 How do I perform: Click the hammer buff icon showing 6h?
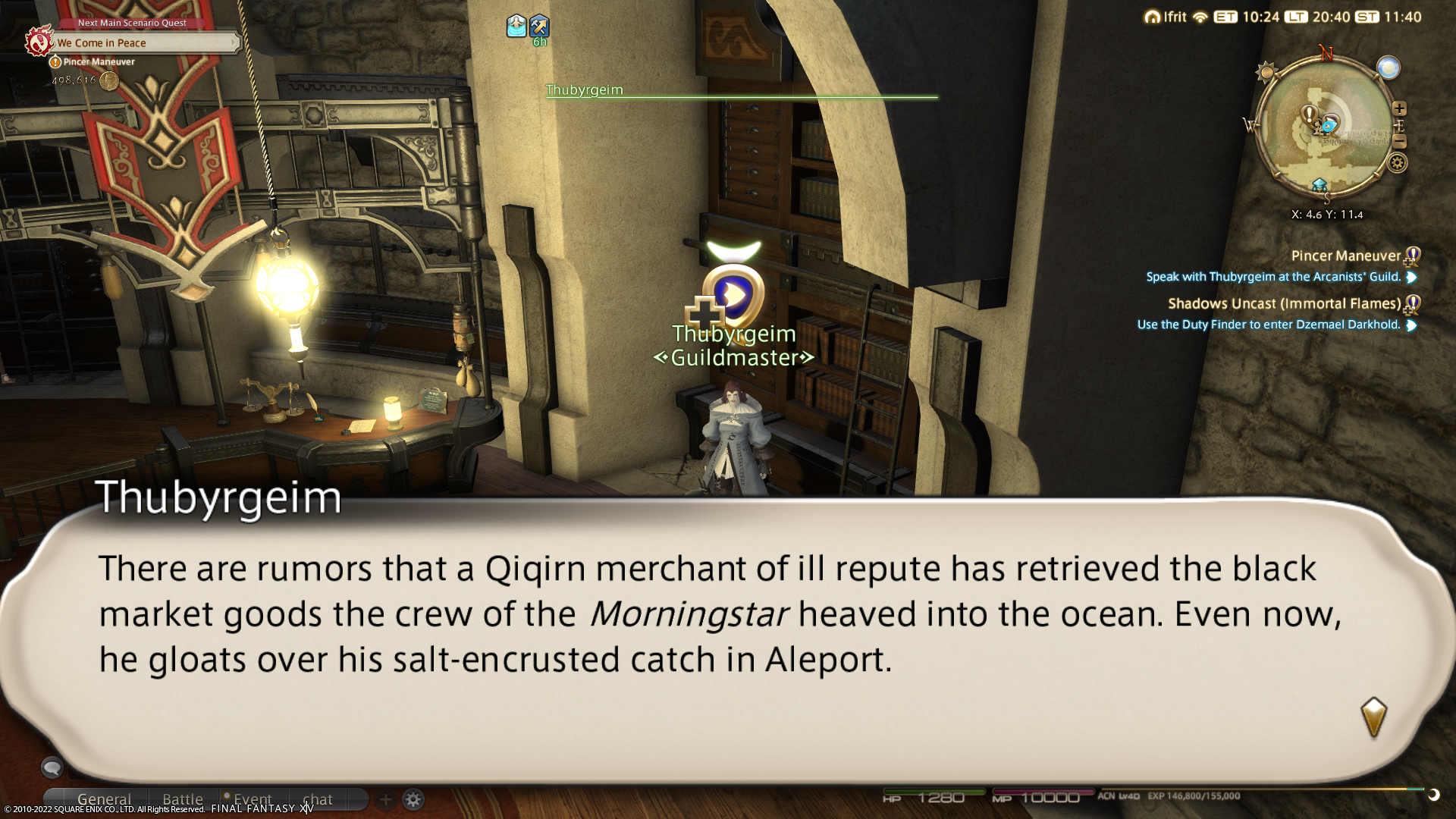(x=539, y=27)
